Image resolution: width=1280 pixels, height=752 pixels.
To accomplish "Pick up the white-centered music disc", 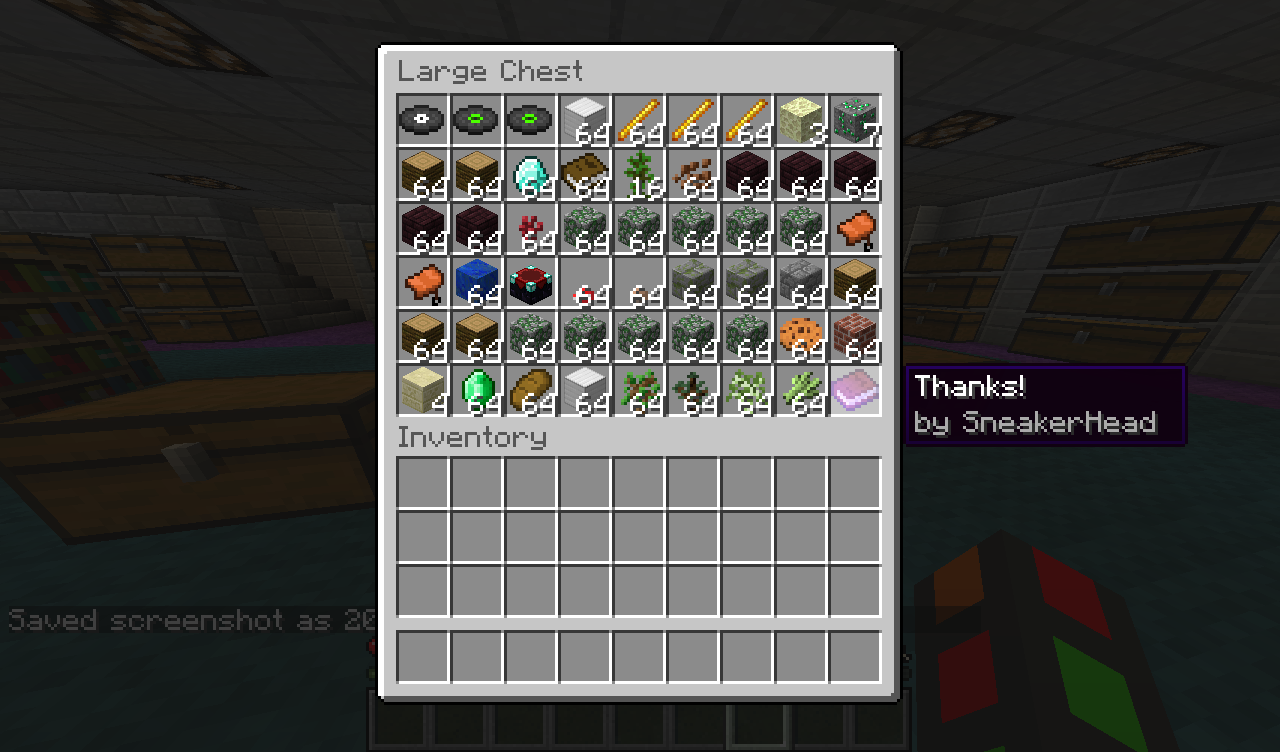I will pos(422,120).
